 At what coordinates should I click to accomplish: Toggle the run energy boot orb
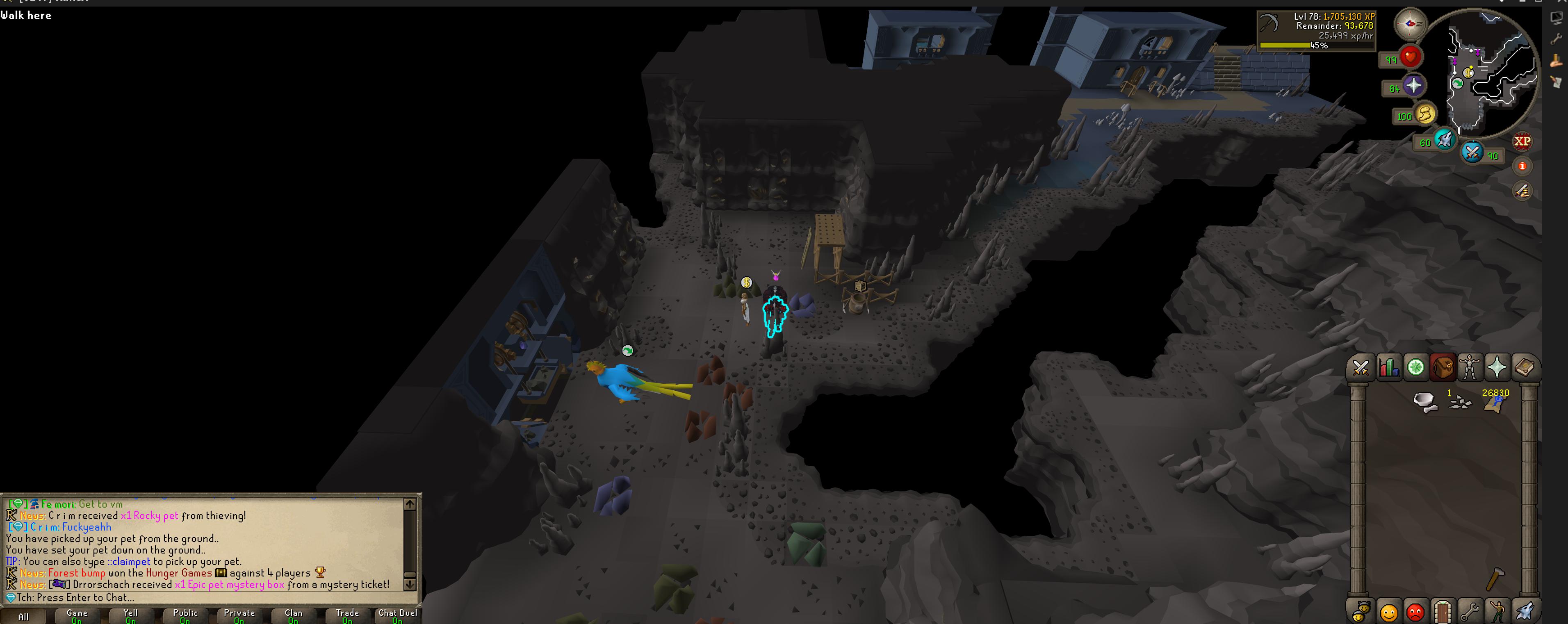(1425, 114)
